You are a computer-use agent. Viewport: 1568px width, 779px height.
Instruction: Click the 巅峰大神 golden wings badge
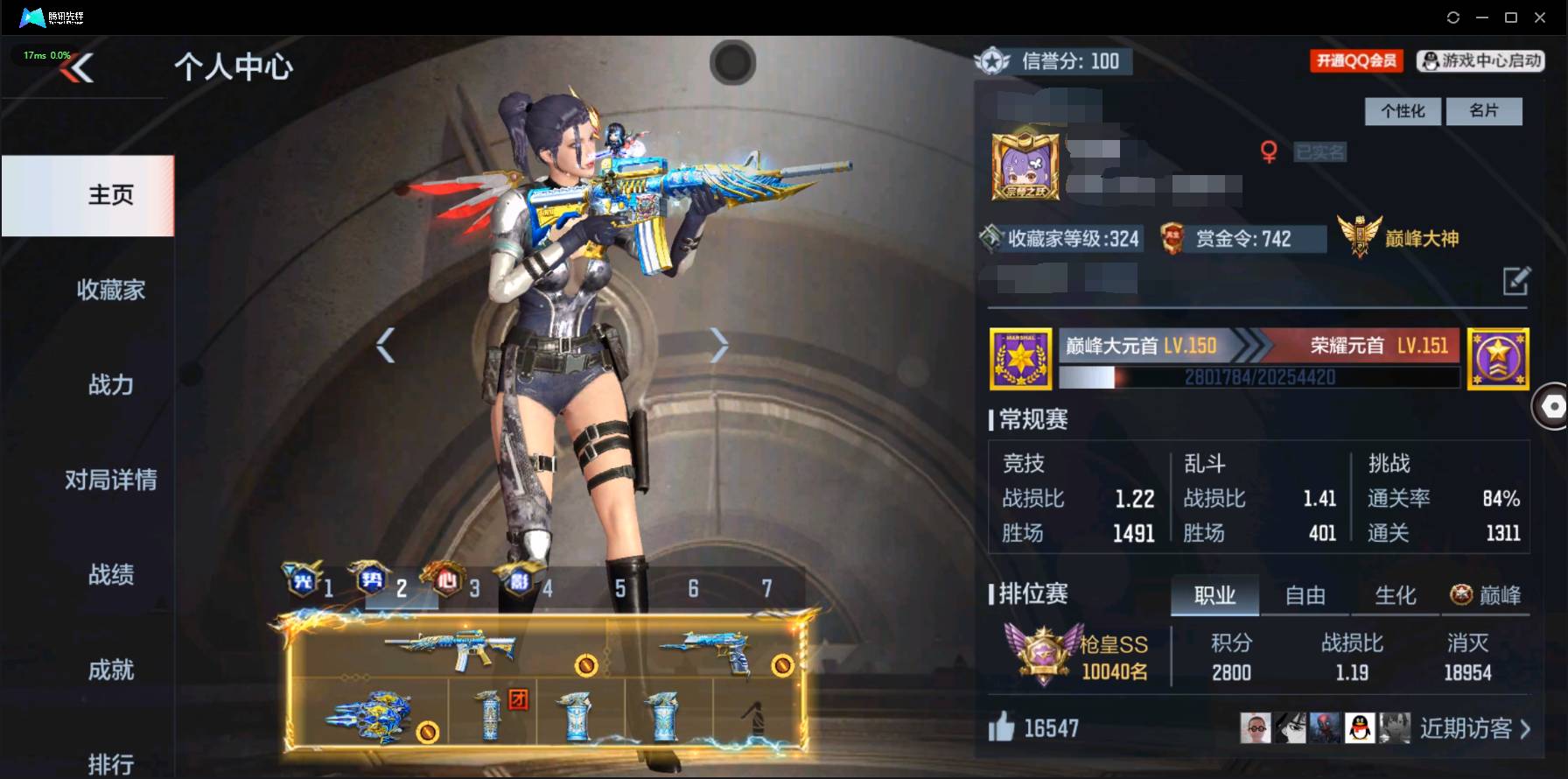coord(1361,235)
